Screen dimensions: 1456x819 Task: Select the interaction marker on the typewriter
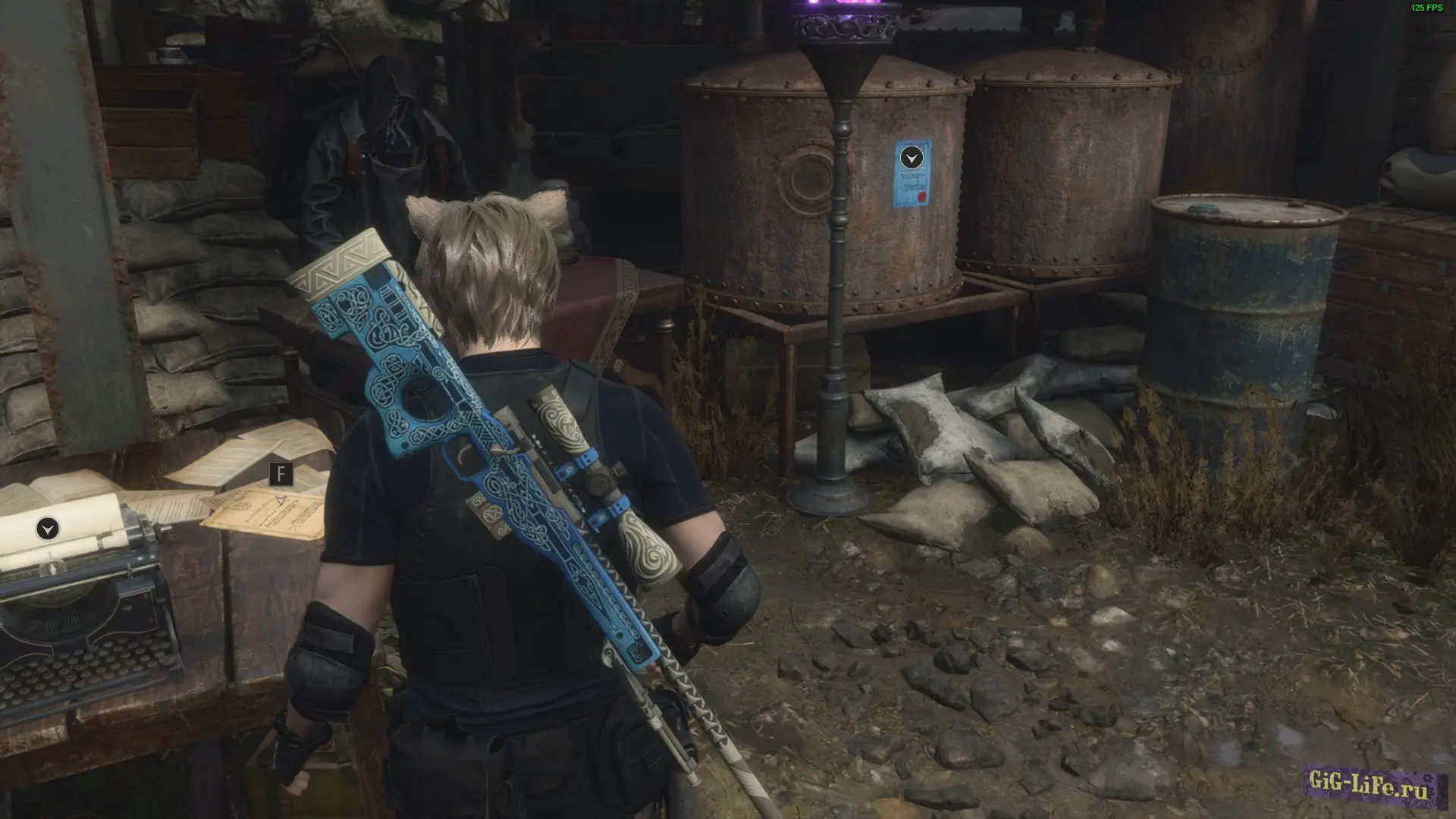(48, 529)
